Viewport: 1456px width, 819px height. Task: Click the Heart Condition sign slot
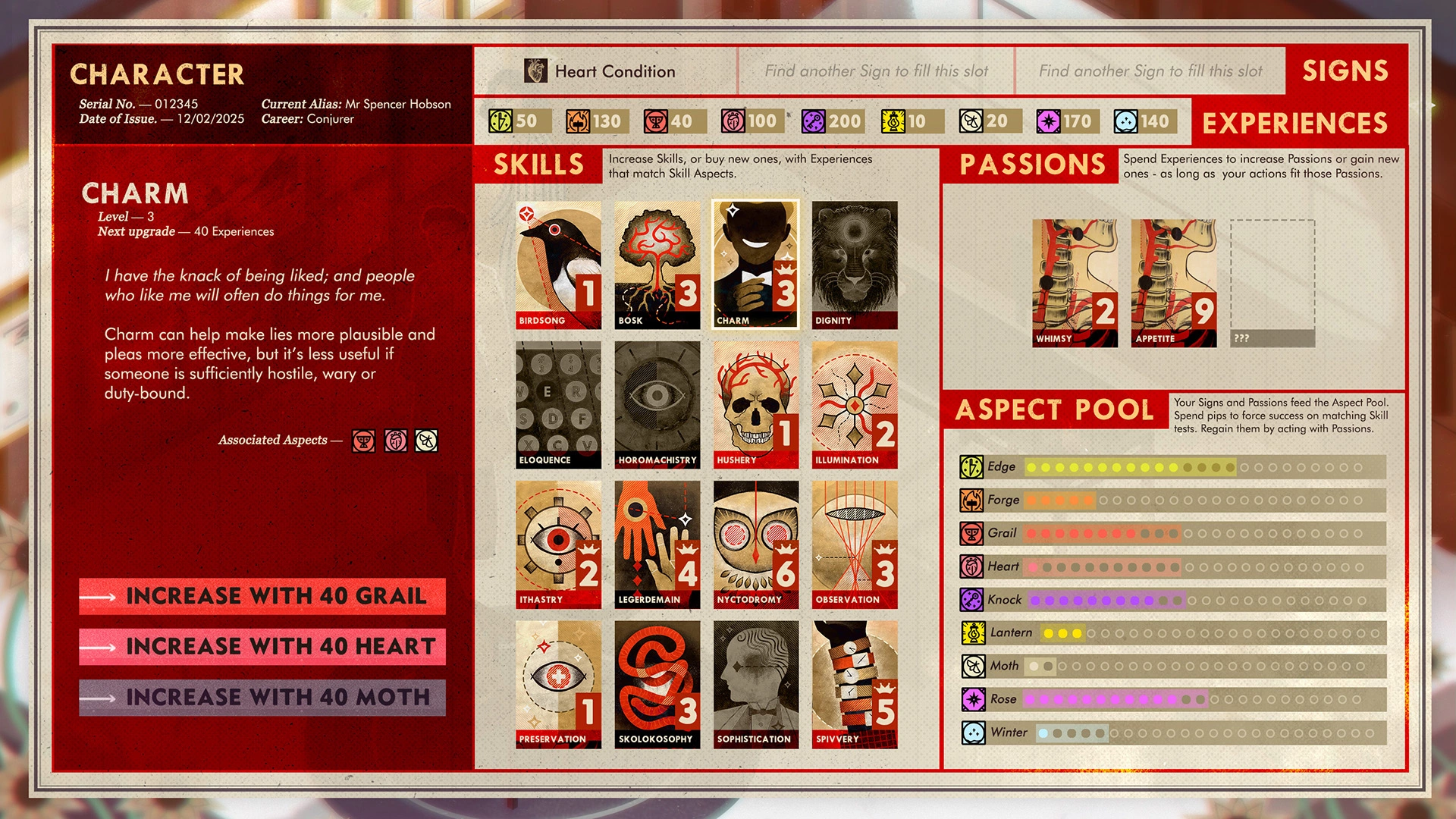[606, 71]
